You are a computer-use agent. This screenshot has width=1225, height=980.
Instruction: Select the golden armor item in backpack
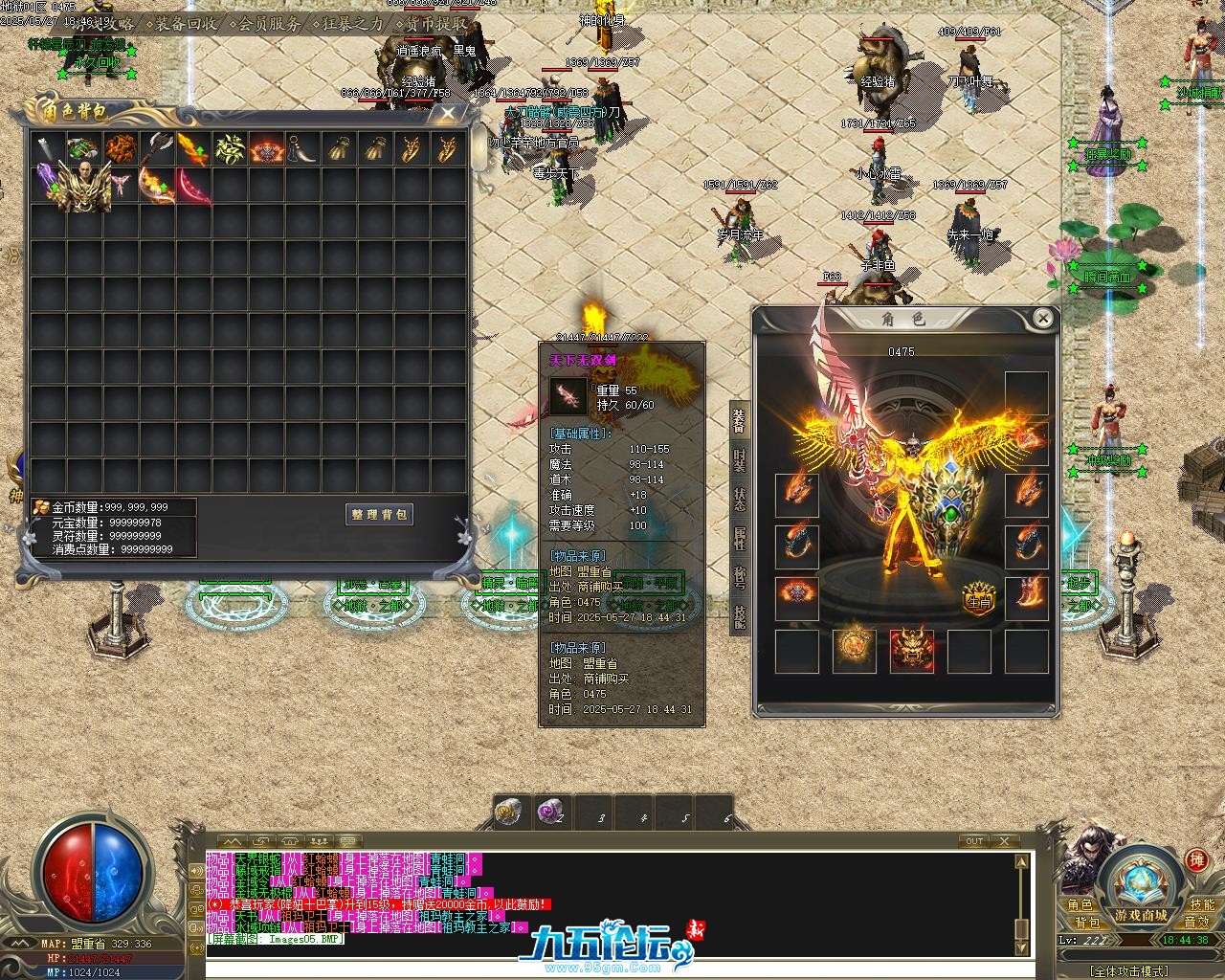83,187
